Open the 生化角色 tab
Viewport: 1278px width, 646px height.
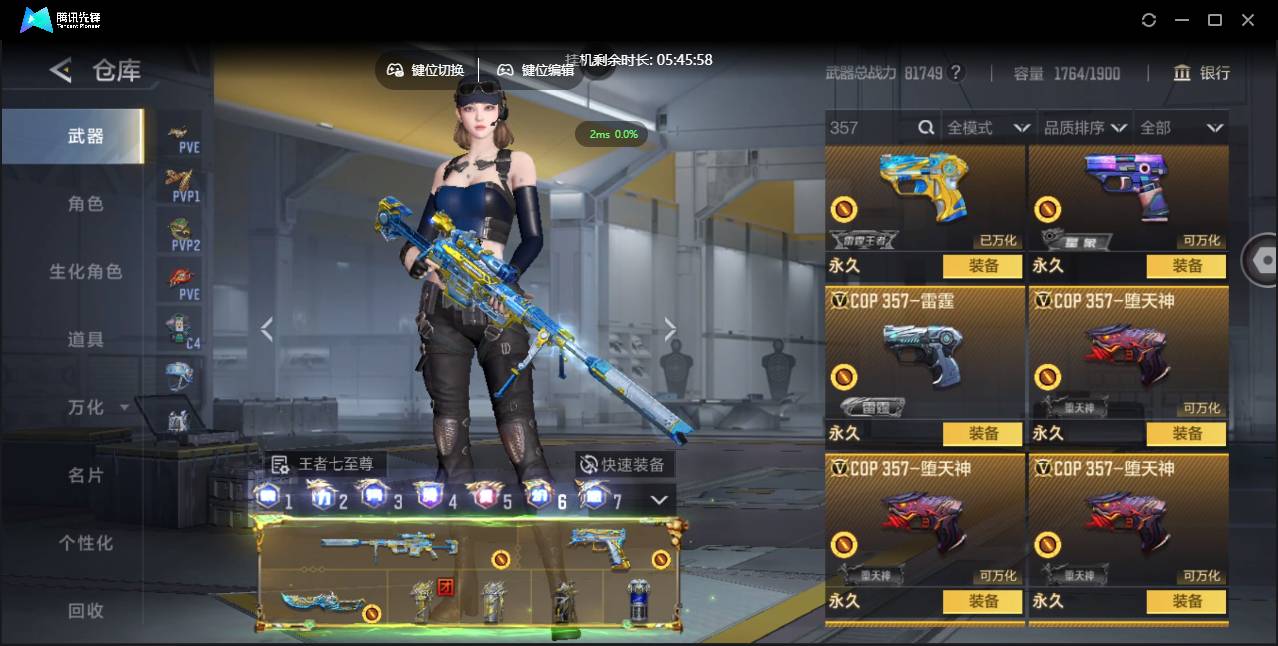point(85,272)
